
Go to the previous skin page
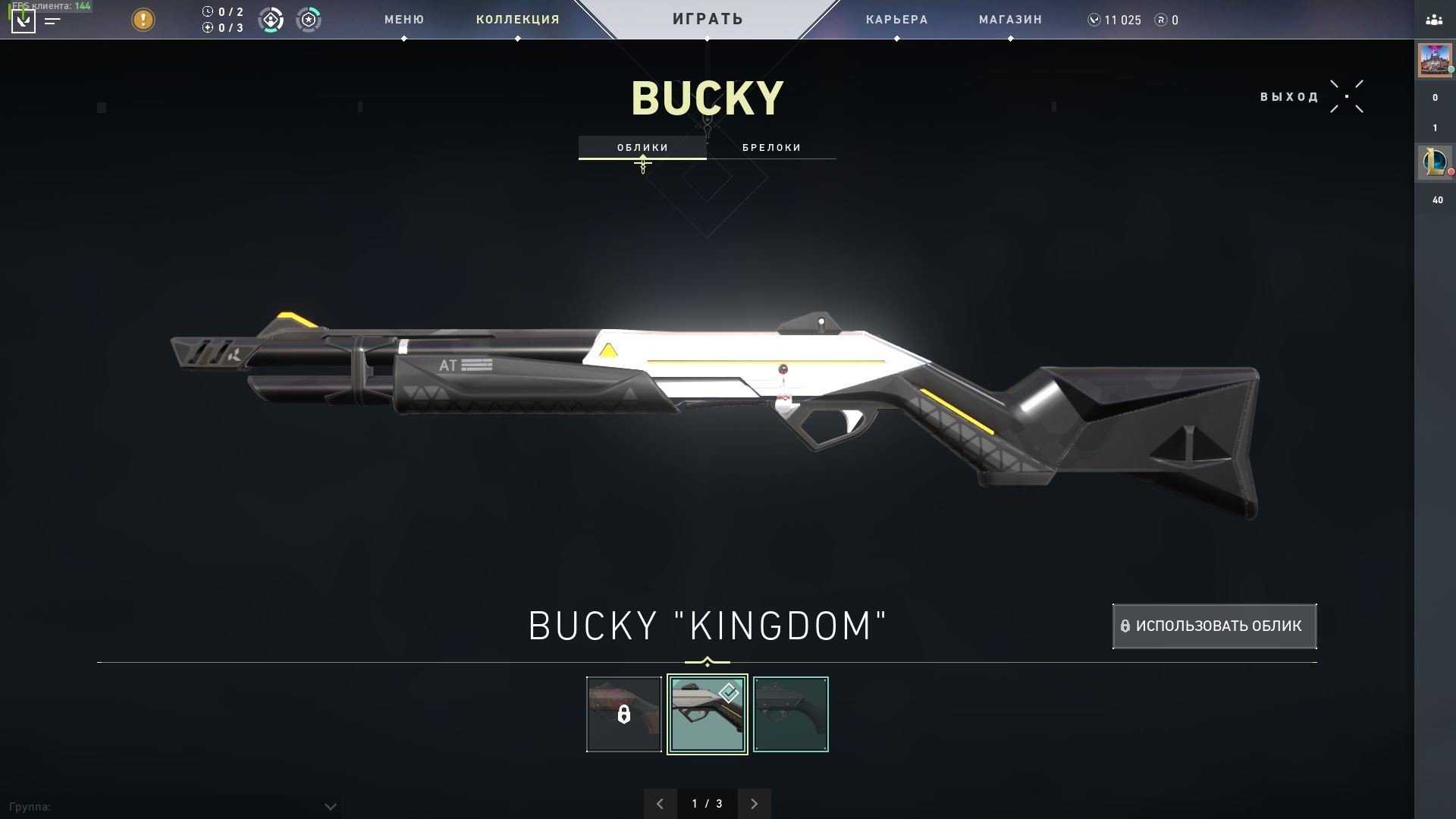coord(660,804)
